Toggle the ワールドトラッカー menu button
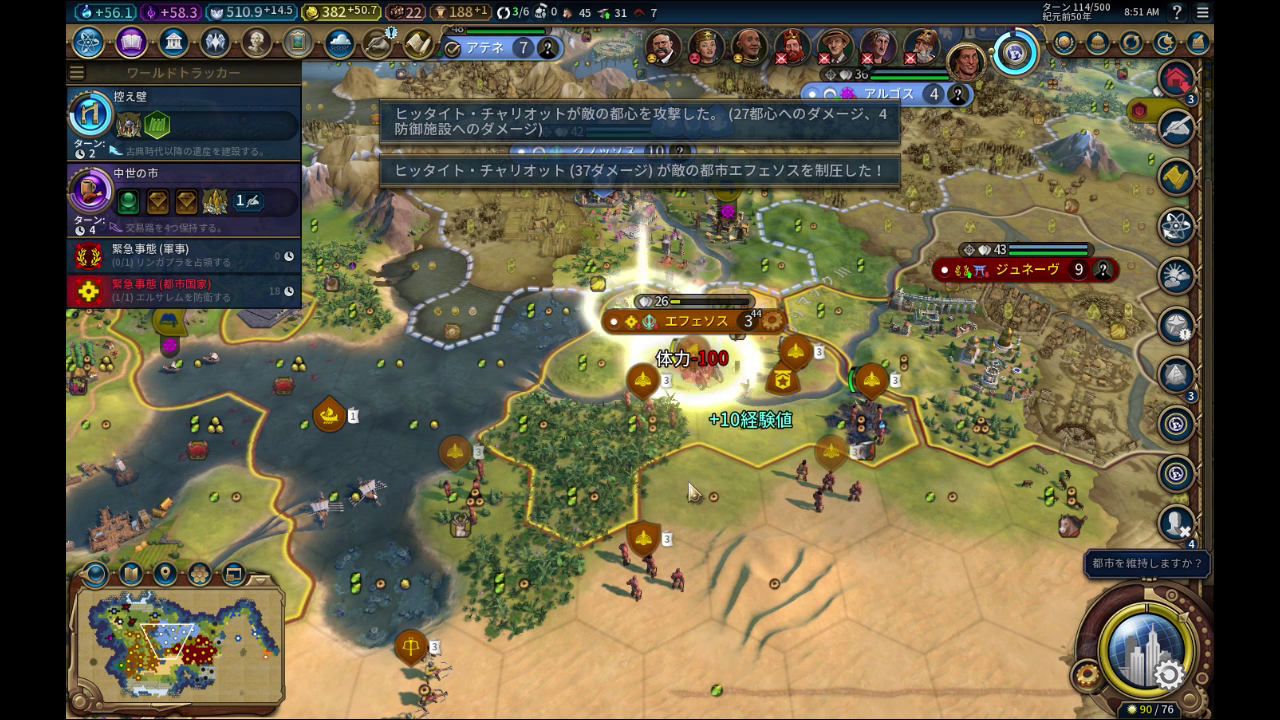This screenshot has width=1280, height=720. [77, 73]
